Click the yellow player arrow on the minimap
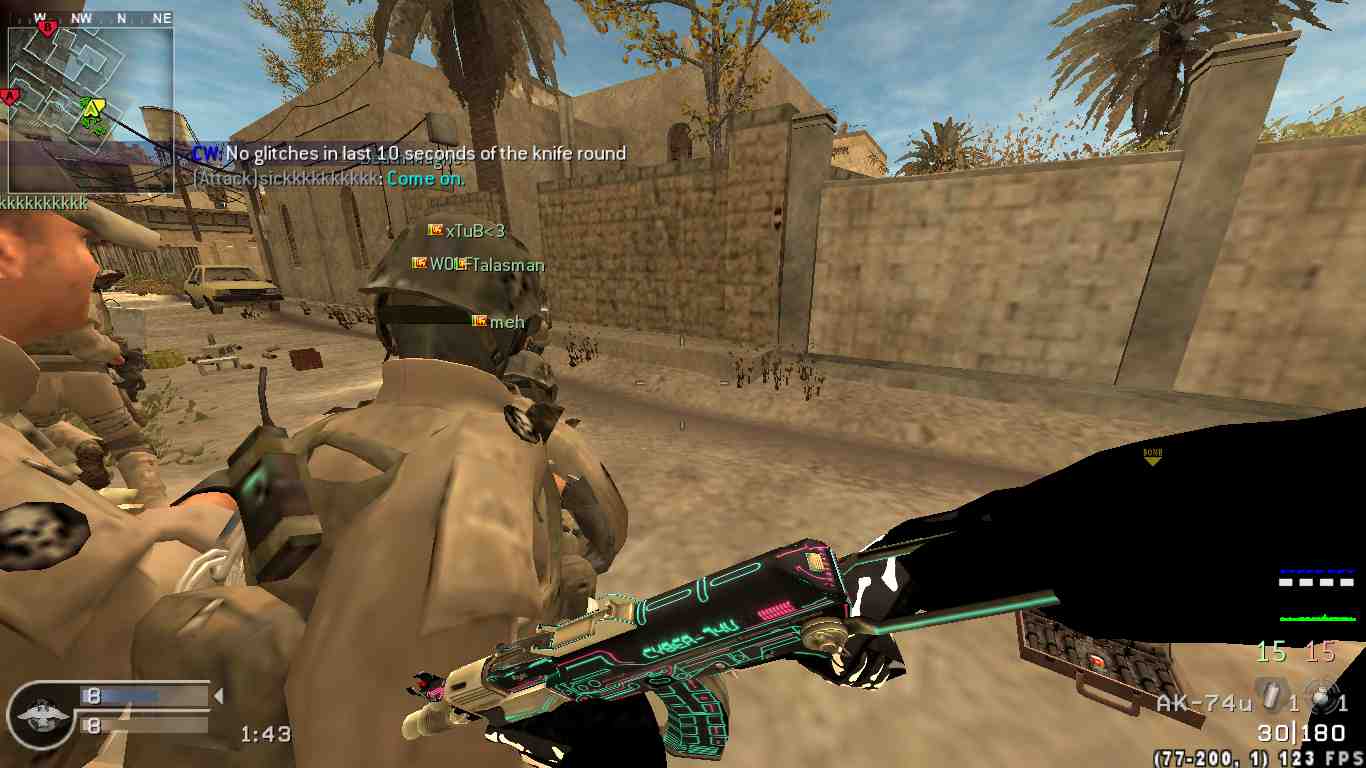 point(92,108)
